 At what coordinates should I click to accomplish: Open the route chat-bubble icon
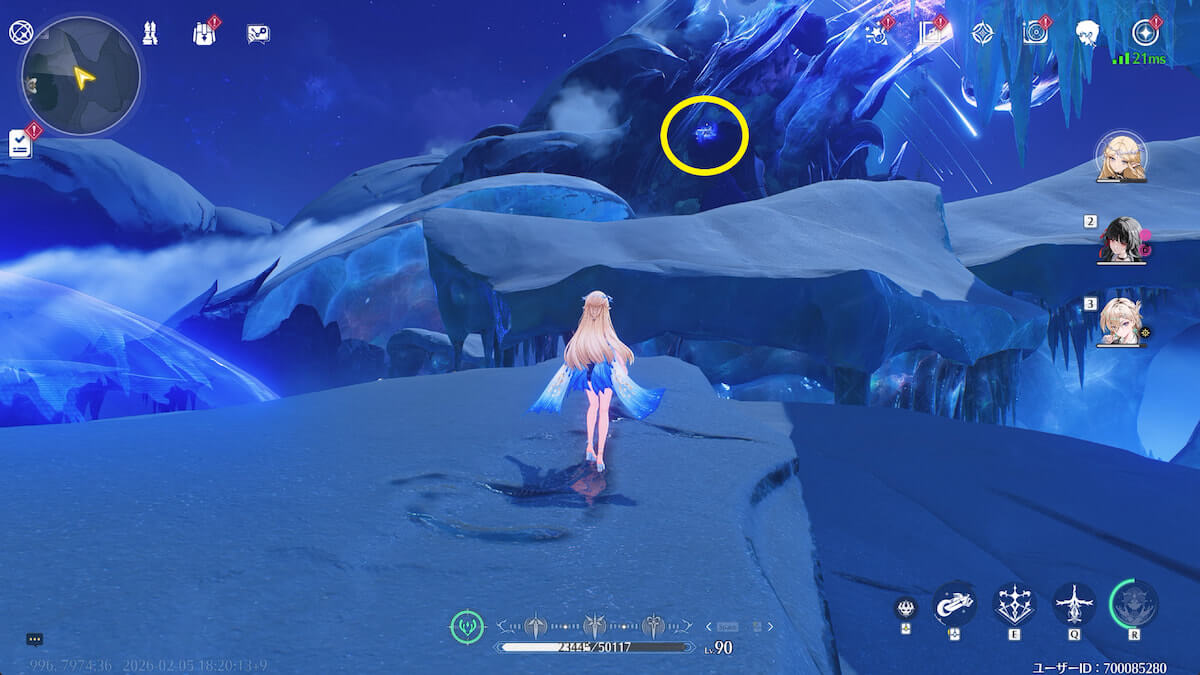point(258,34)
